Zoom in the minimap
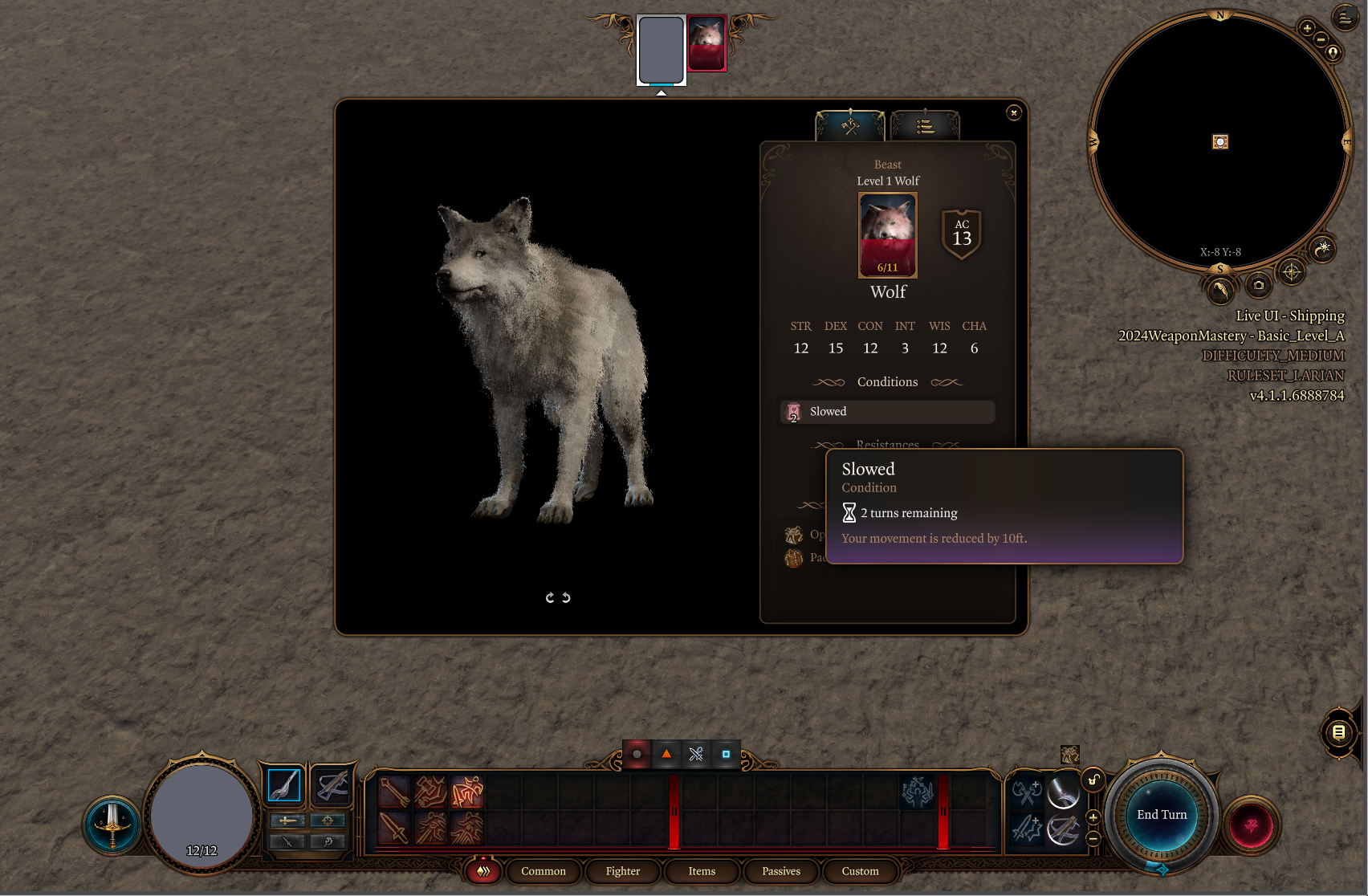Screen dimensions: 1368x896 point(1307,29)
